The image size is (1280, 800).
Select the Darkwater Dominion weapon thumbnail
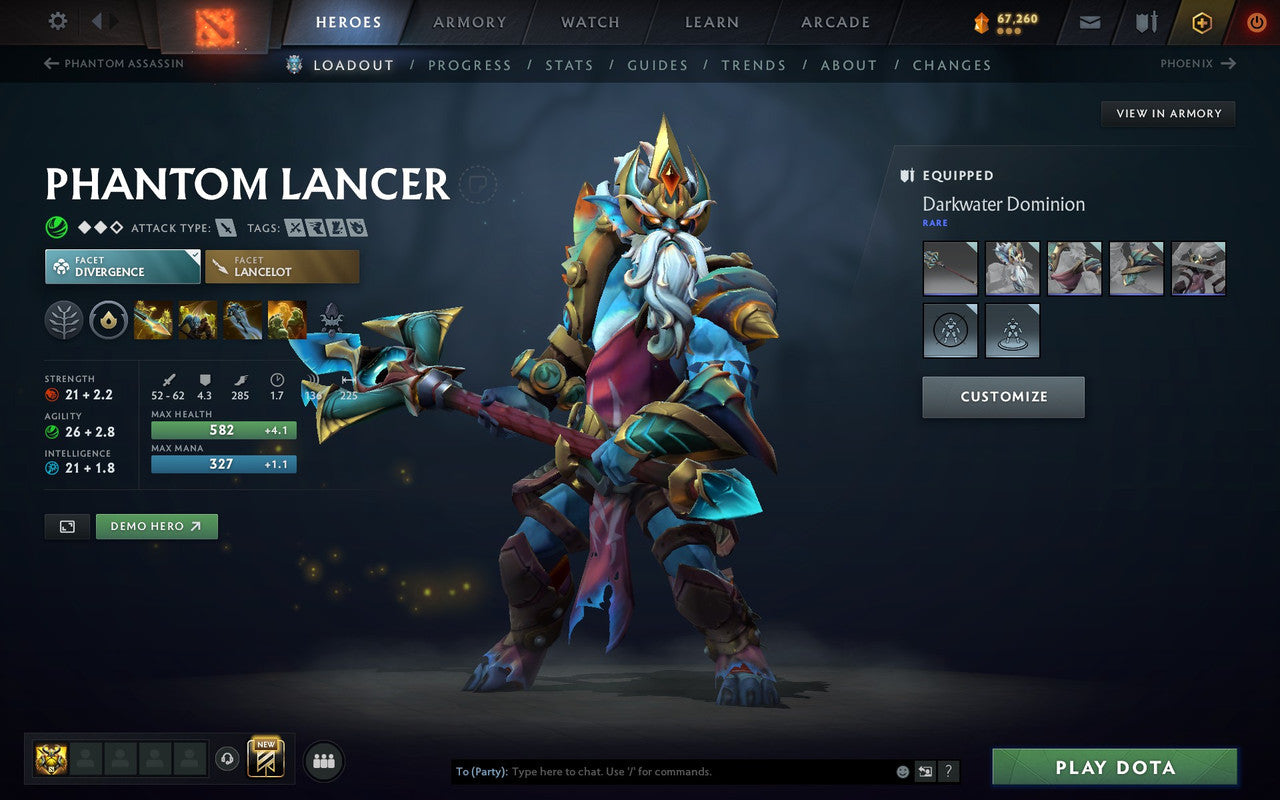(x=949, y=268)
